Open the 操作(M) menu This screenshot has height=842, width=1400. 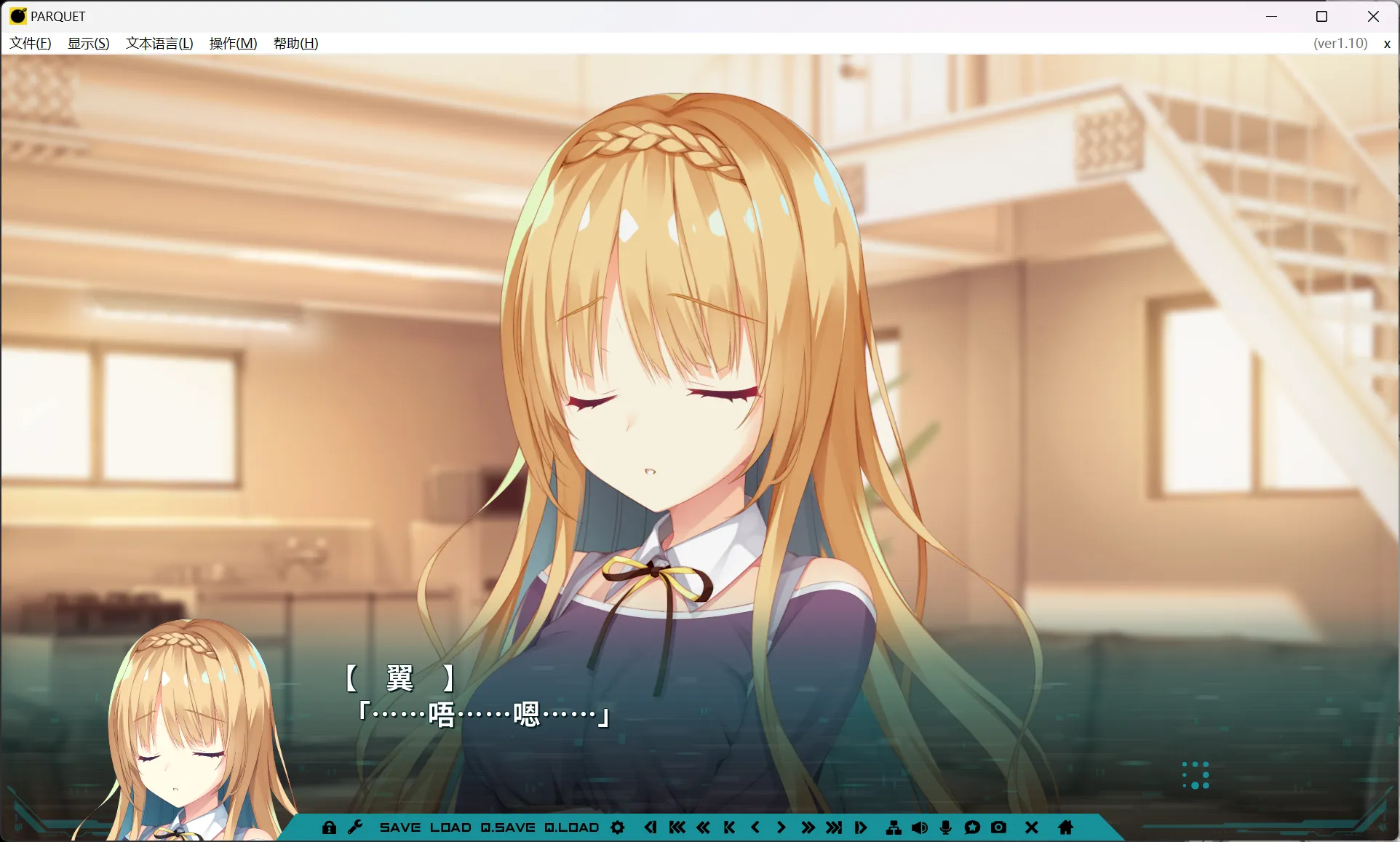pyautogui.click(x=231, y=44)
